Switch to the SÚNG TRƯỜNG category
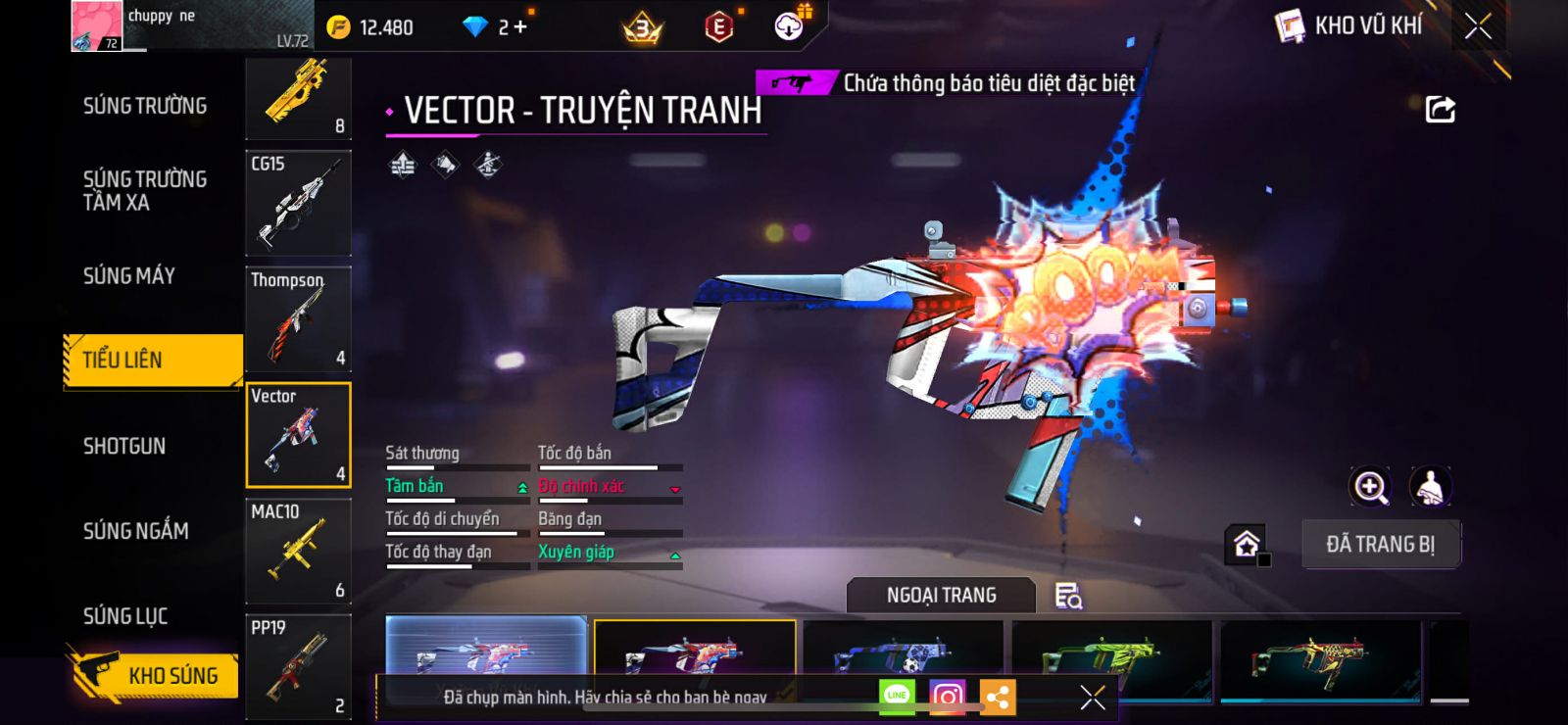Screen dimensions: 1568x725 click(145, 106)
